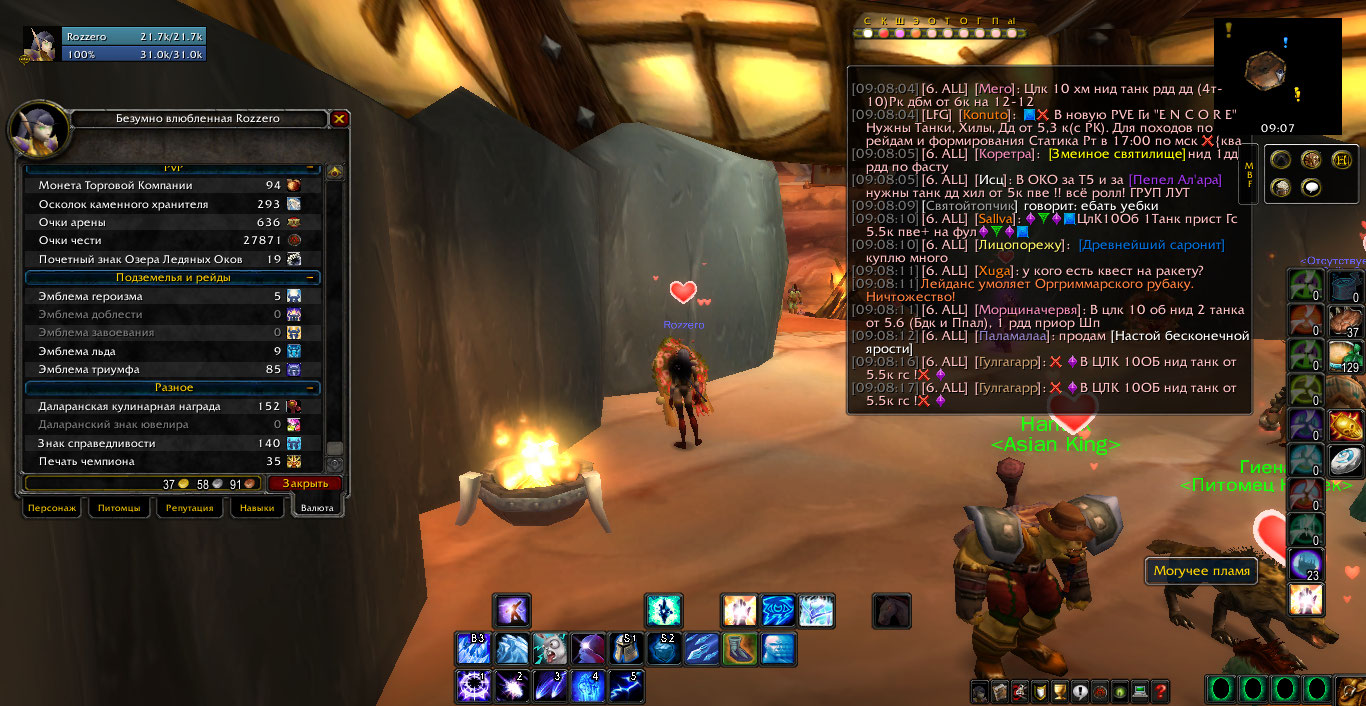Use the boot item on the action bar
Image resolution: width=1366 pixels, height=706 pixels.
[739, 649]
